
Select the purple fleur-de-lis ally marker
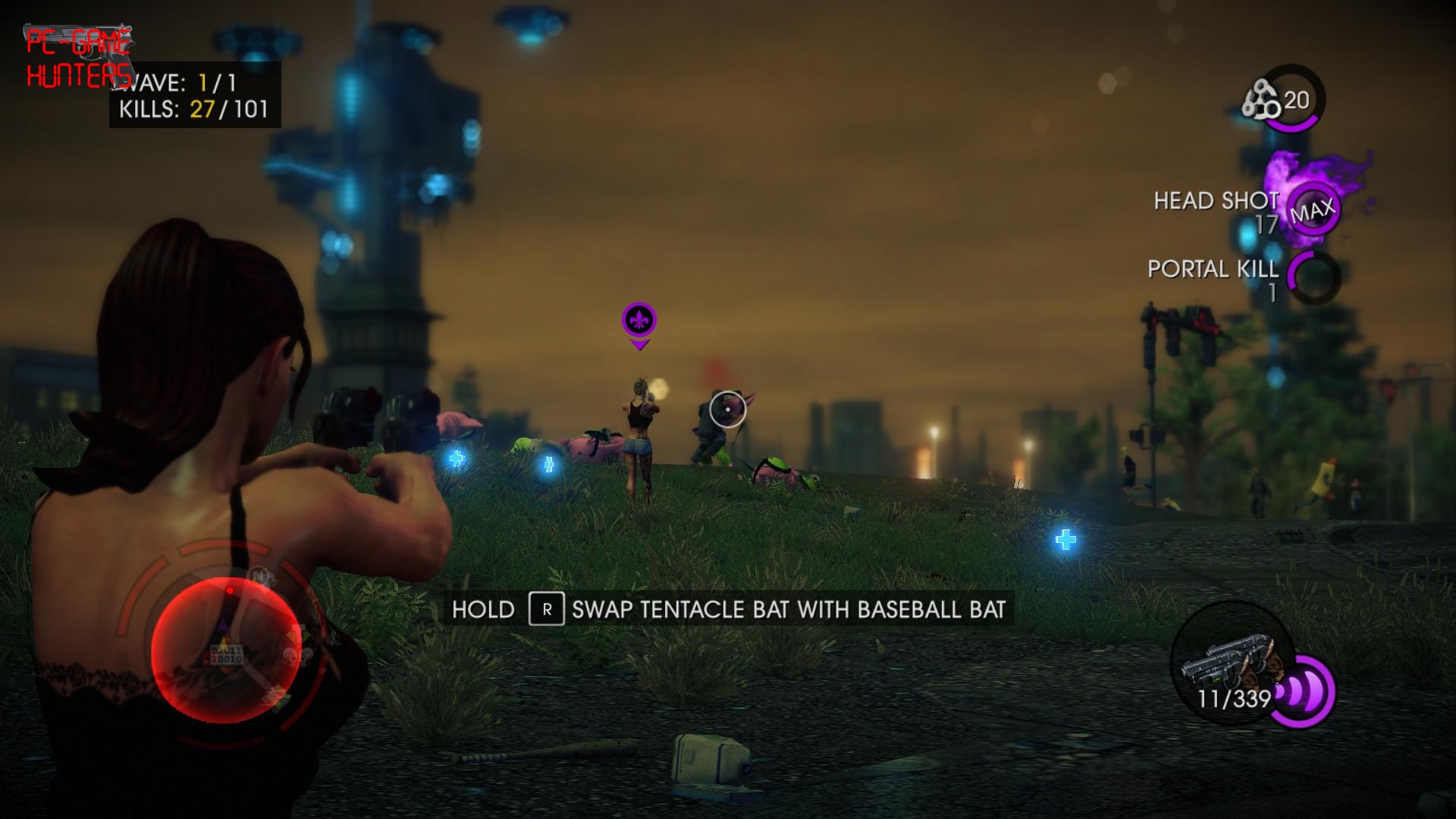639,321
